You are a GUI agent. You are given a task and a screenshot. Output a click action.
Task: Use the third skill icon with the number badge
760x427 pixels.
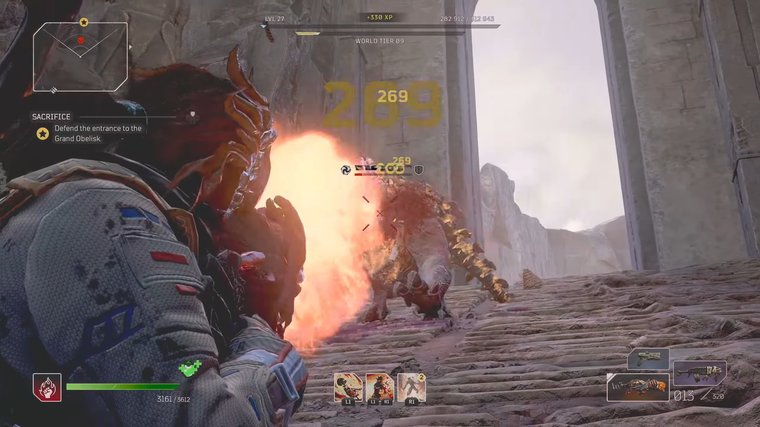click(411, 386)
